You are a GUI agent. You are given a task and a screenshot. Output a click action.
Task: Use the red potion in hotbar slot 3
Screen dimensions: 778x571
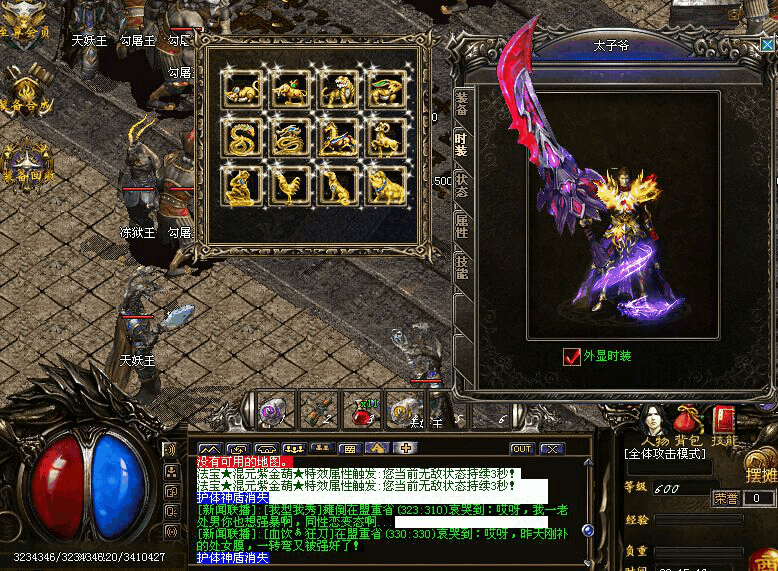362,408
